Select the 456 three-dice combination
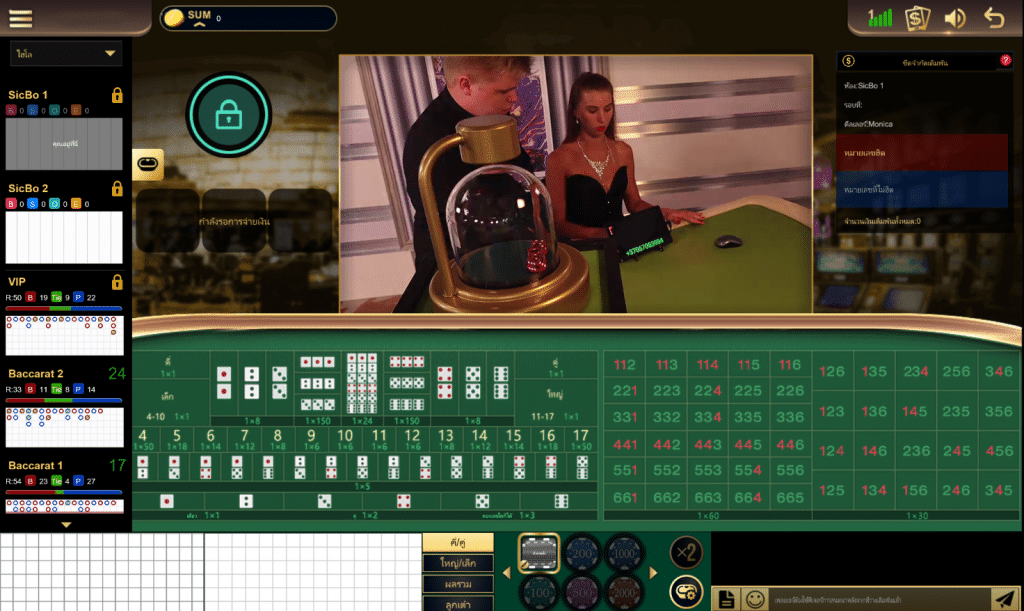This screenshot has width=1024, height=611. coord(998,452)
